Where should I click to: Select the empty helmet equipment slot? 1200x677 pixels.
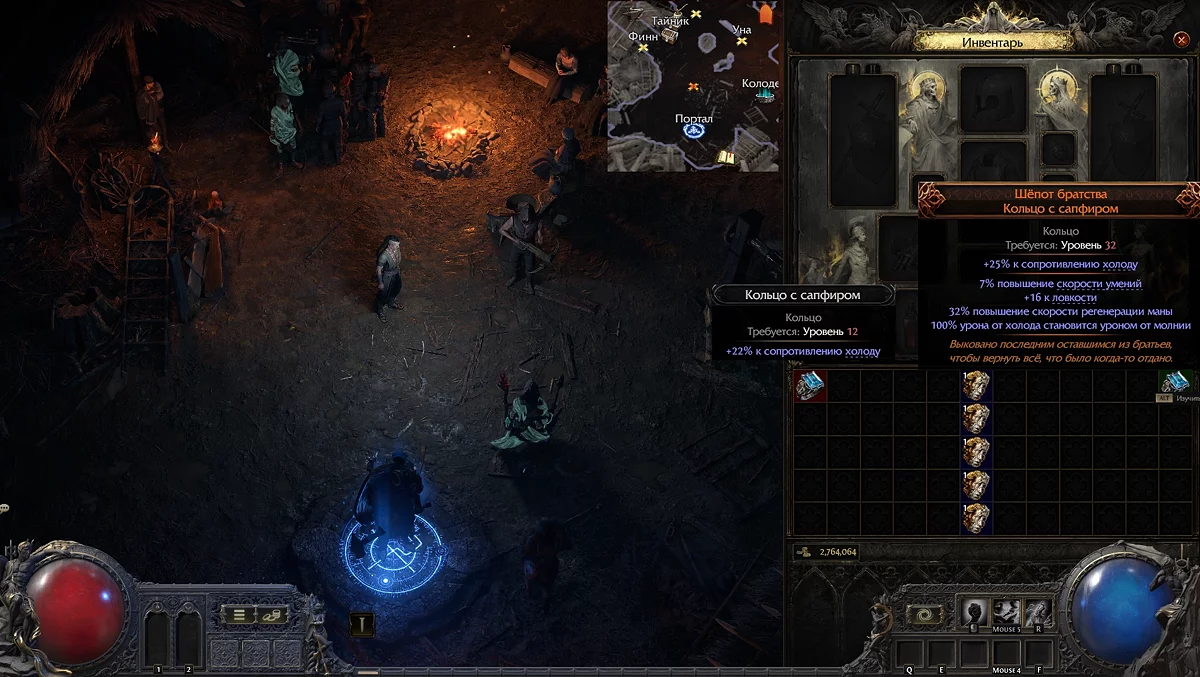[993, 99]
